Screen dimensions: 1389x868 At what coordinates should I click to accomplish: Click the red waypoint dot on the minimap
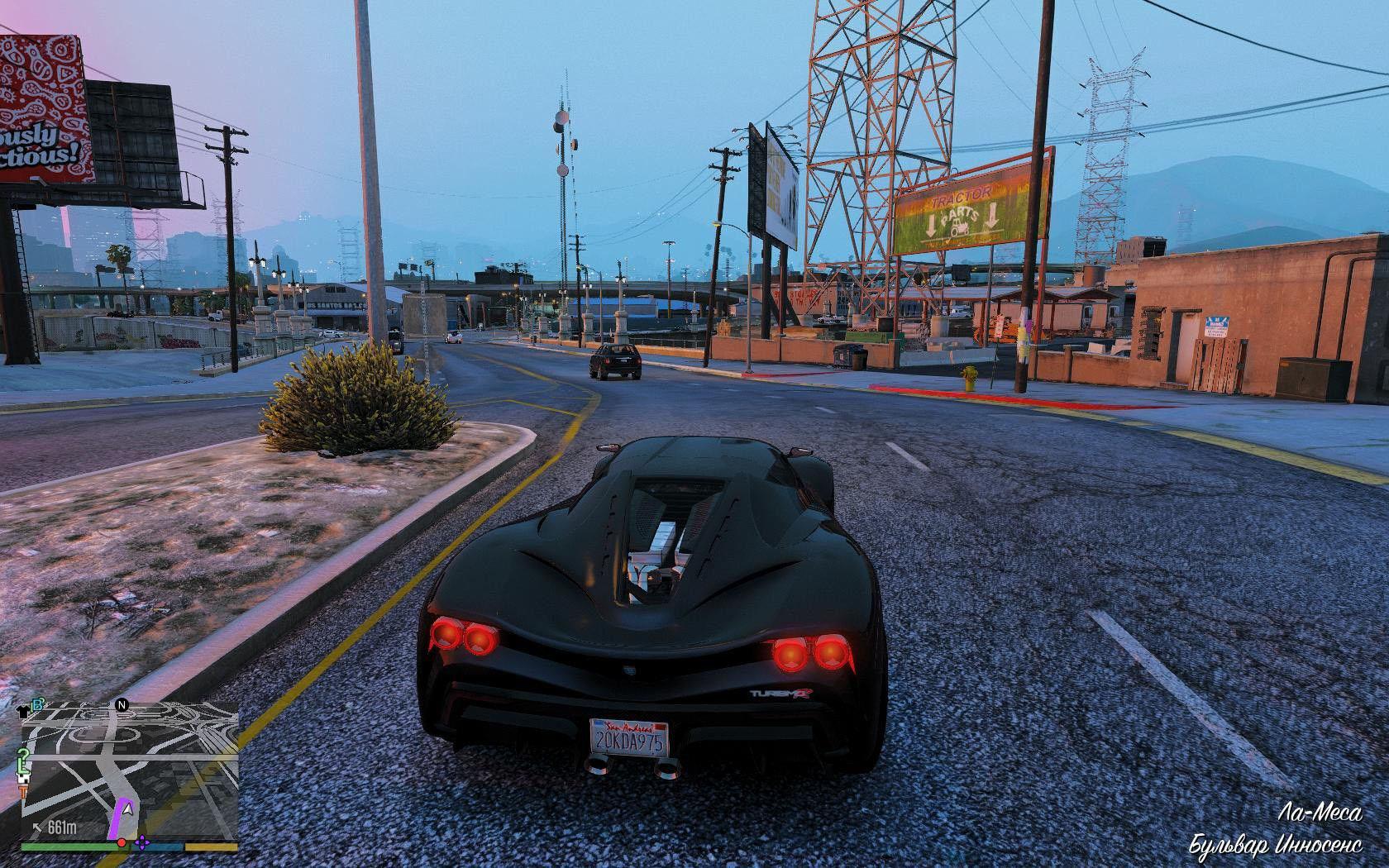click(122, 843)
